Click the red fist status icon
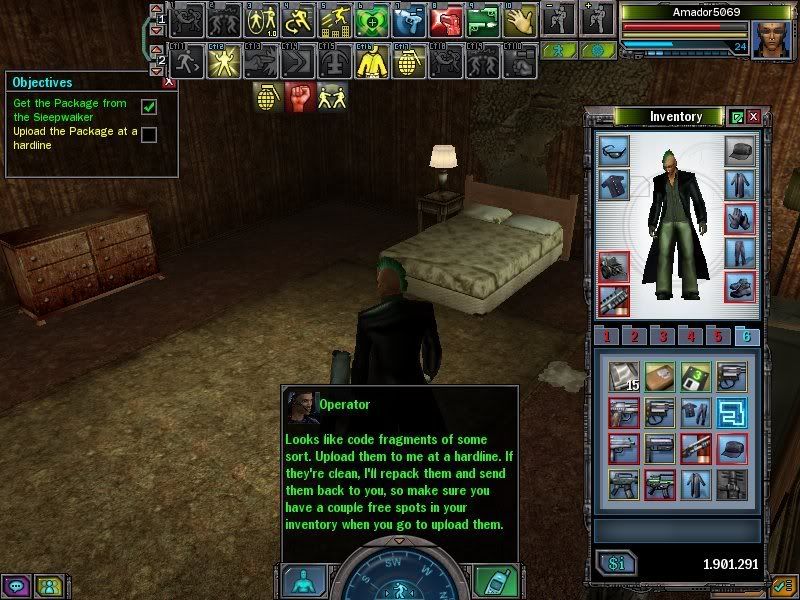This screenshot has height=600, width=800. (301, 97)
